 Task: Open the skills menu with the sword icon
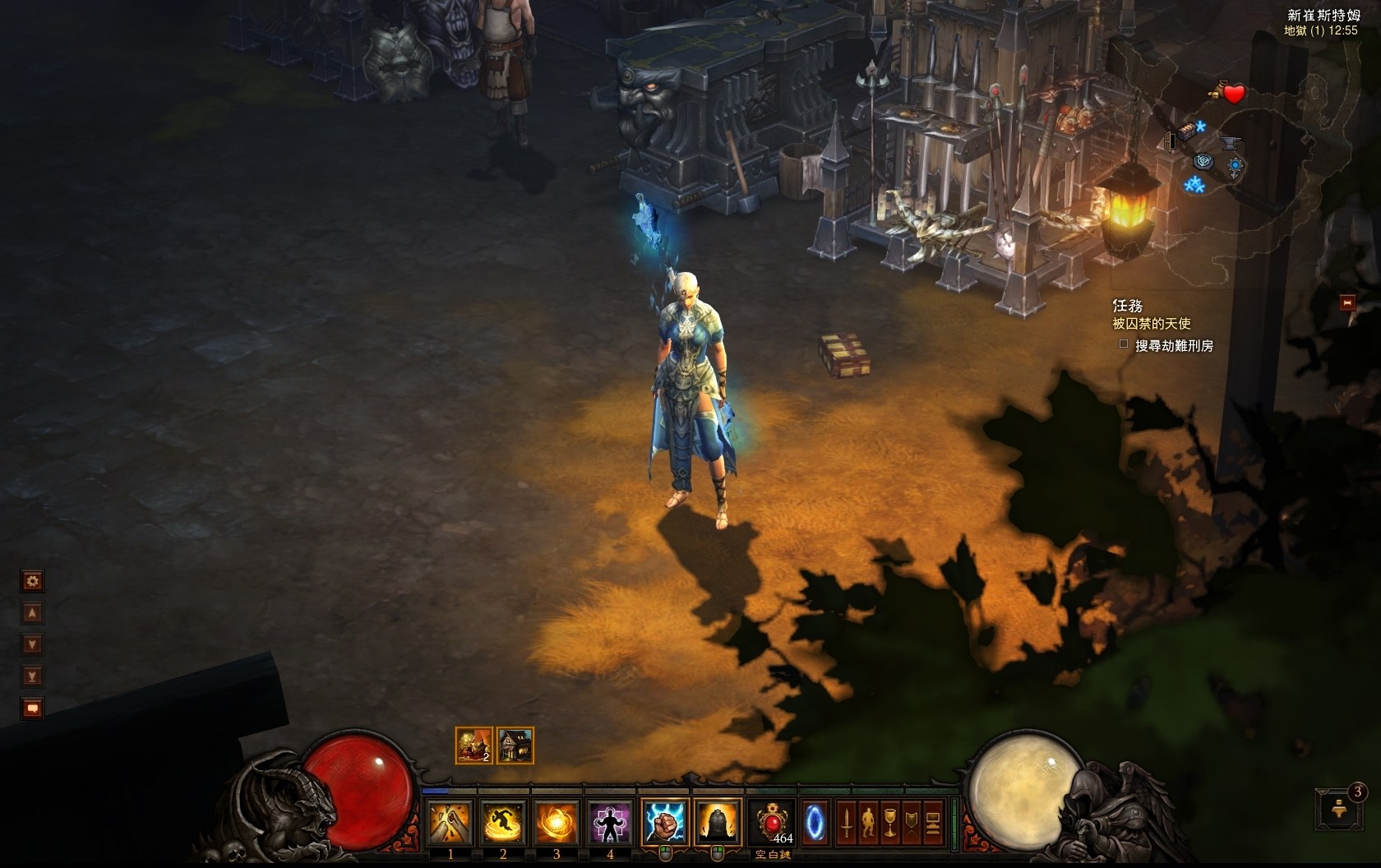(x=846, y=822)
